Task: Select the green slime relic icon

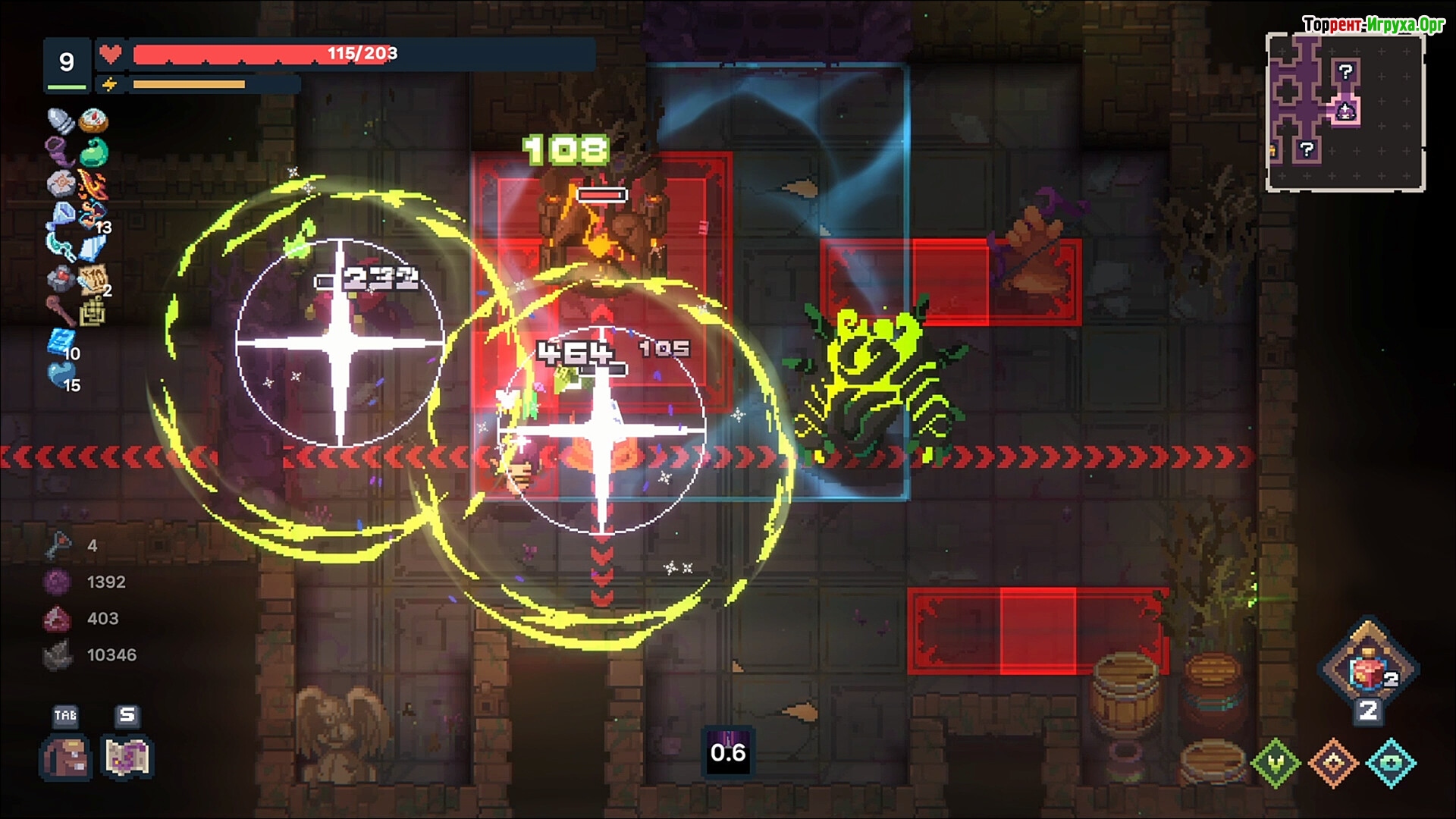Action: click(94, 152)
